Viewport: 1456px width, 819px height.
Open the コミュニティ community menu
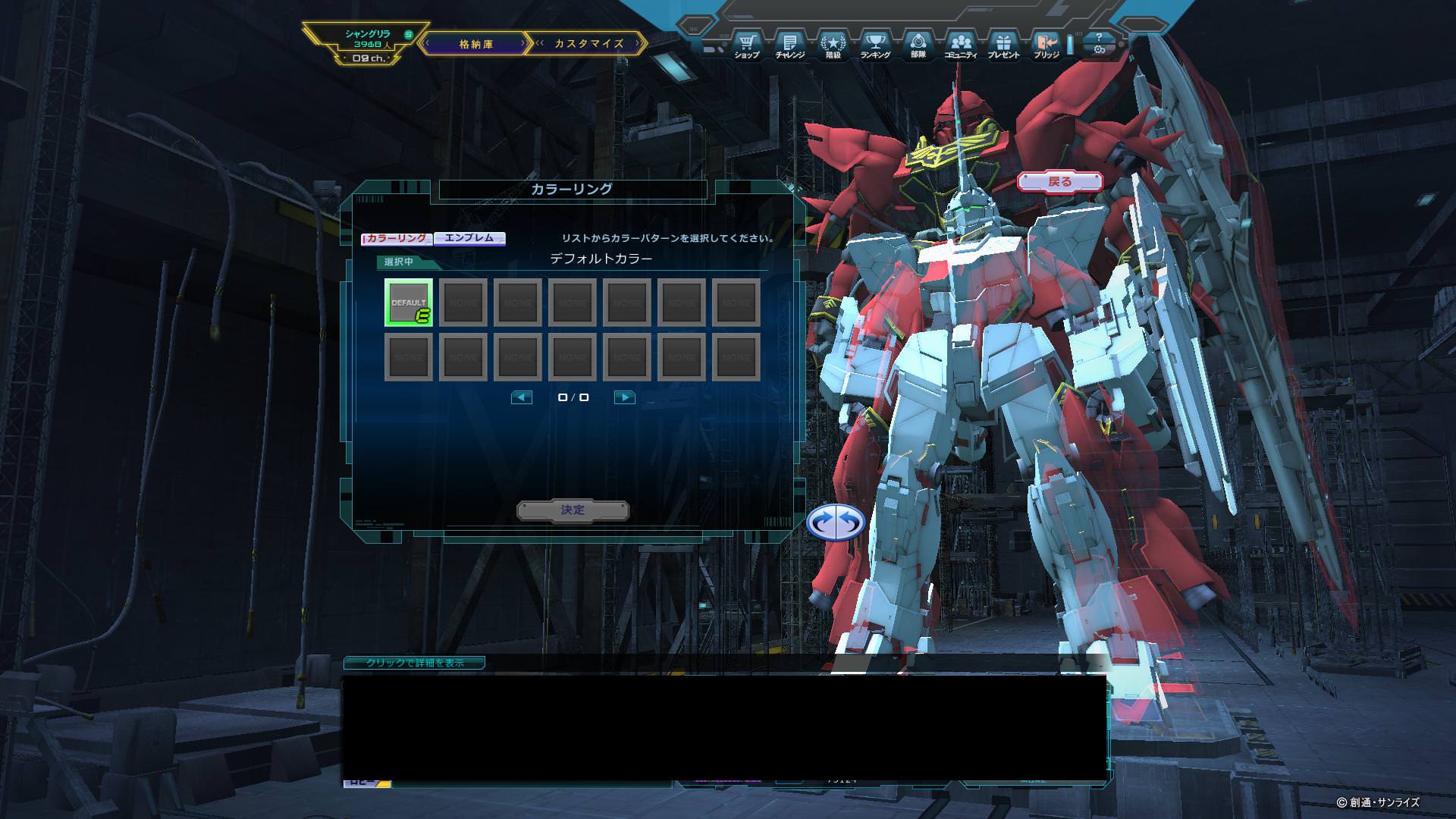click(x=961, y=45)
